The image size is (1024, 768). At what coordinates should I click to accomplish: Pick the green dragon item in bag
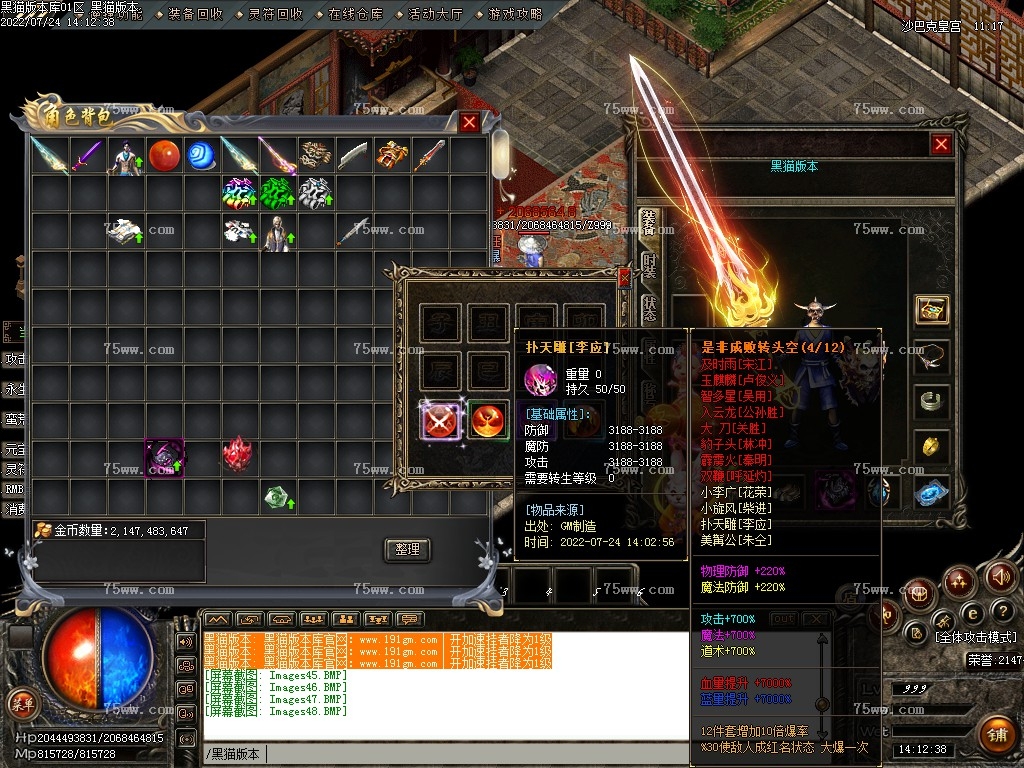tap(278, 192)
